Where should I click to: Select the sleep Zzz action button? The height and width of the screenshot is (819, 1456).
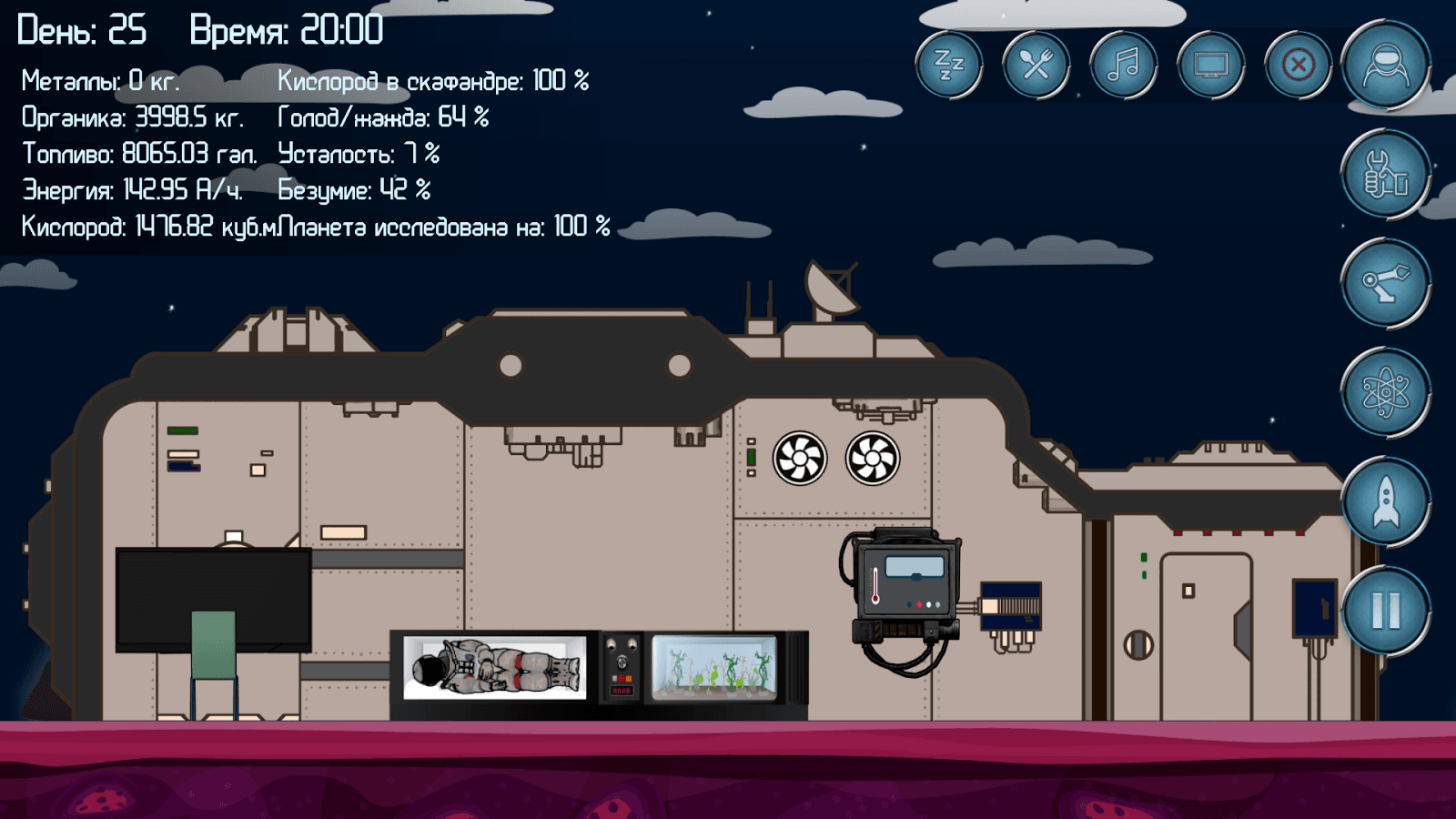tap(948, 65)
